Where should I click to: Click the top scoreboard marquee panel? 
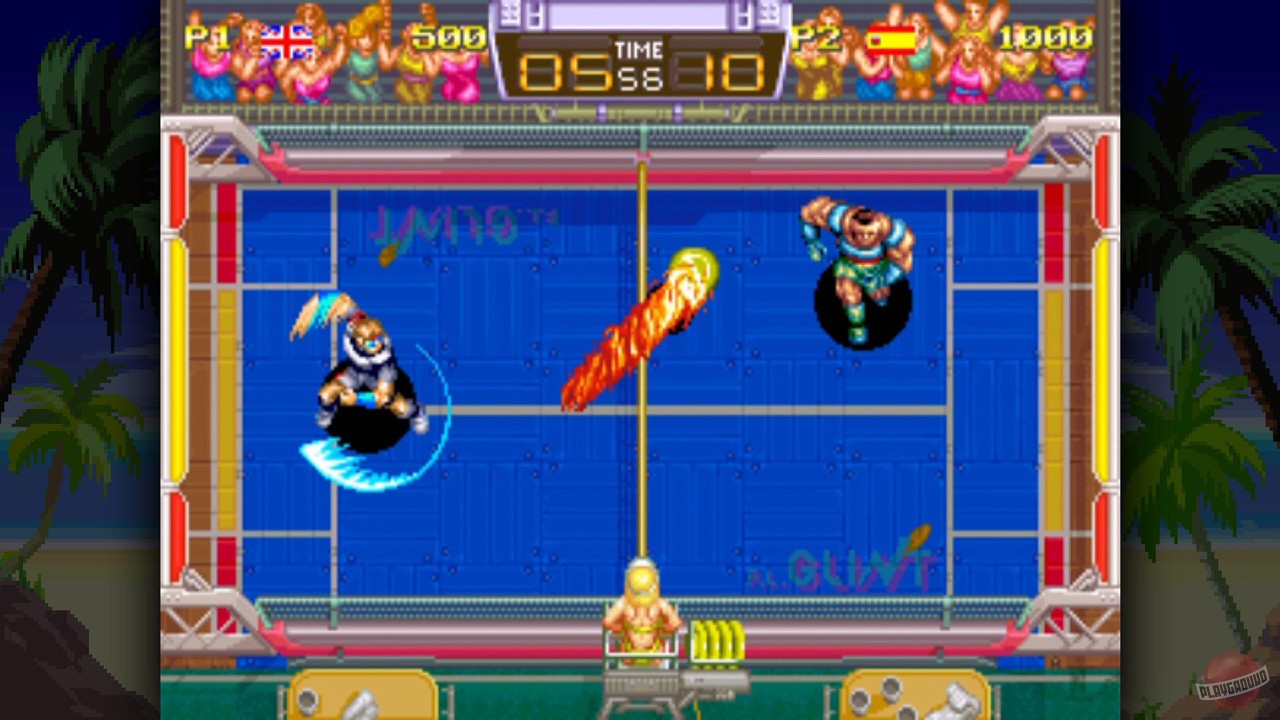(640, 14)
